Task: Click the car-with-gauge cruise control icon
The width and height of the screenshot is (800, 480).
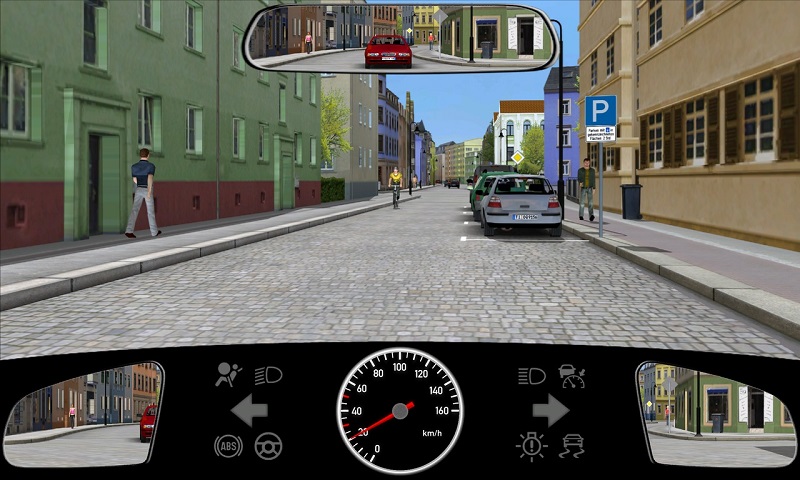Action: (x=572, y=376)
